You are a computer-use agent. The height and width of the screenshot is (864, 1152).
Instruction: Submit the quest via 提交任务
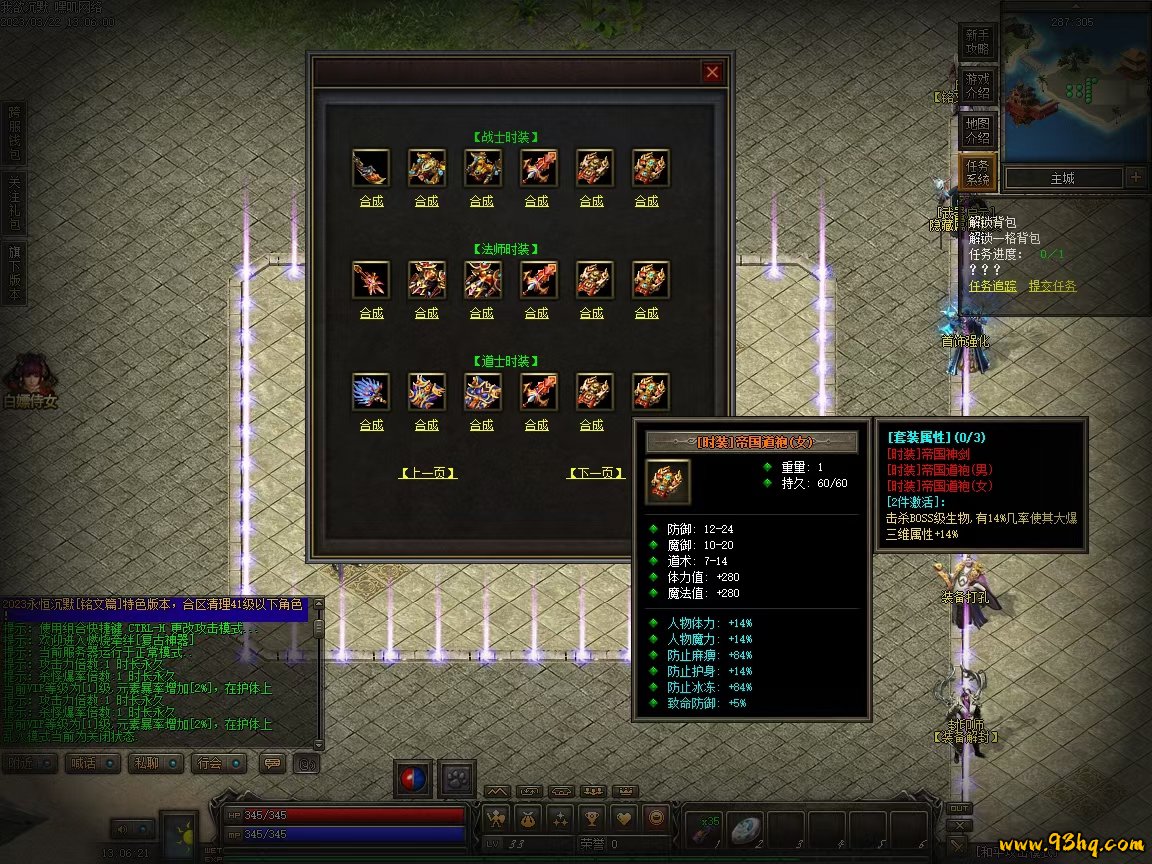pyautogui.click(x=1053, y=286)
